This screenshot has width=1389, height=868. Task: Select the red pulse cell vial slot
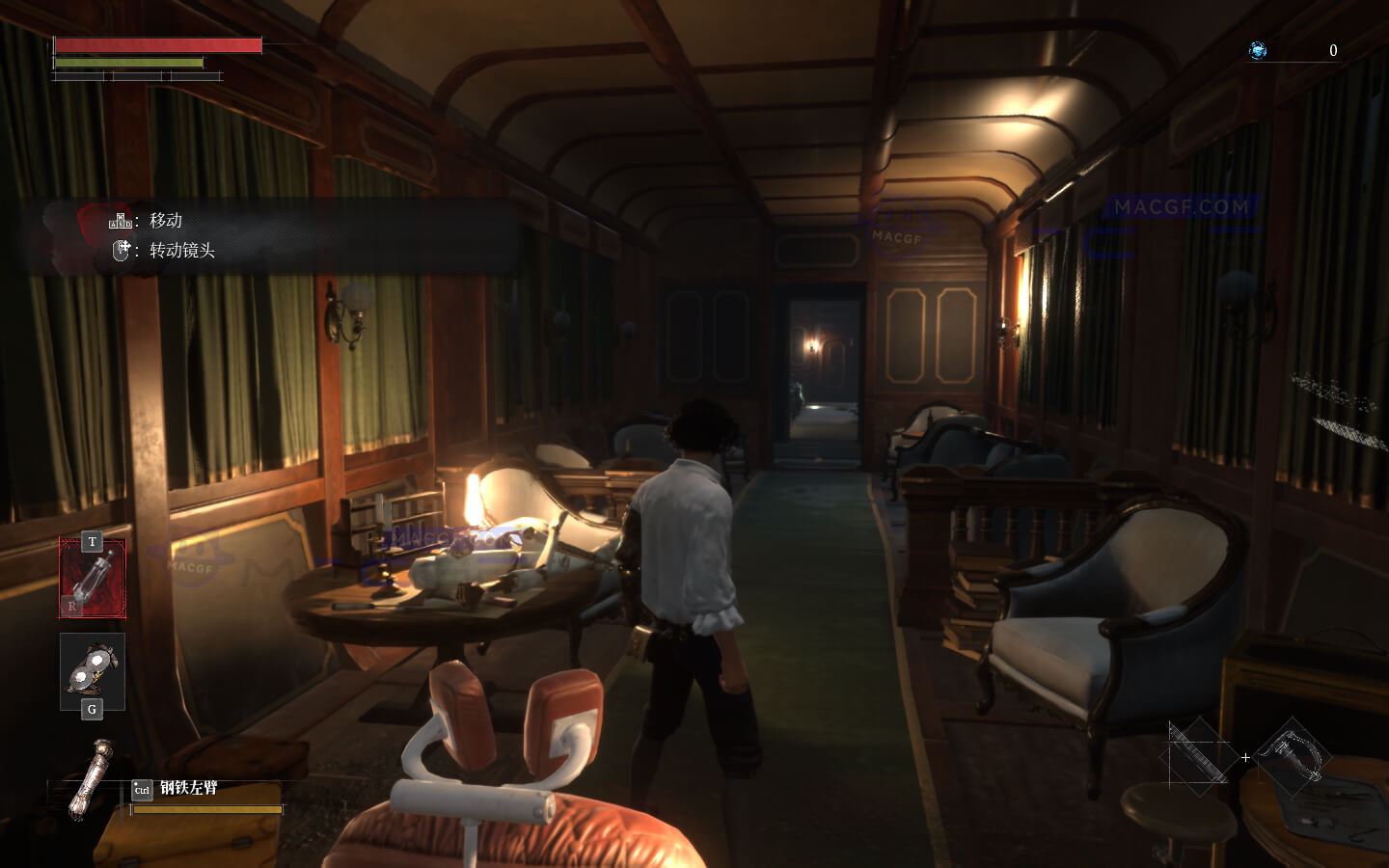pyautogui.click(x=93, y=579)
